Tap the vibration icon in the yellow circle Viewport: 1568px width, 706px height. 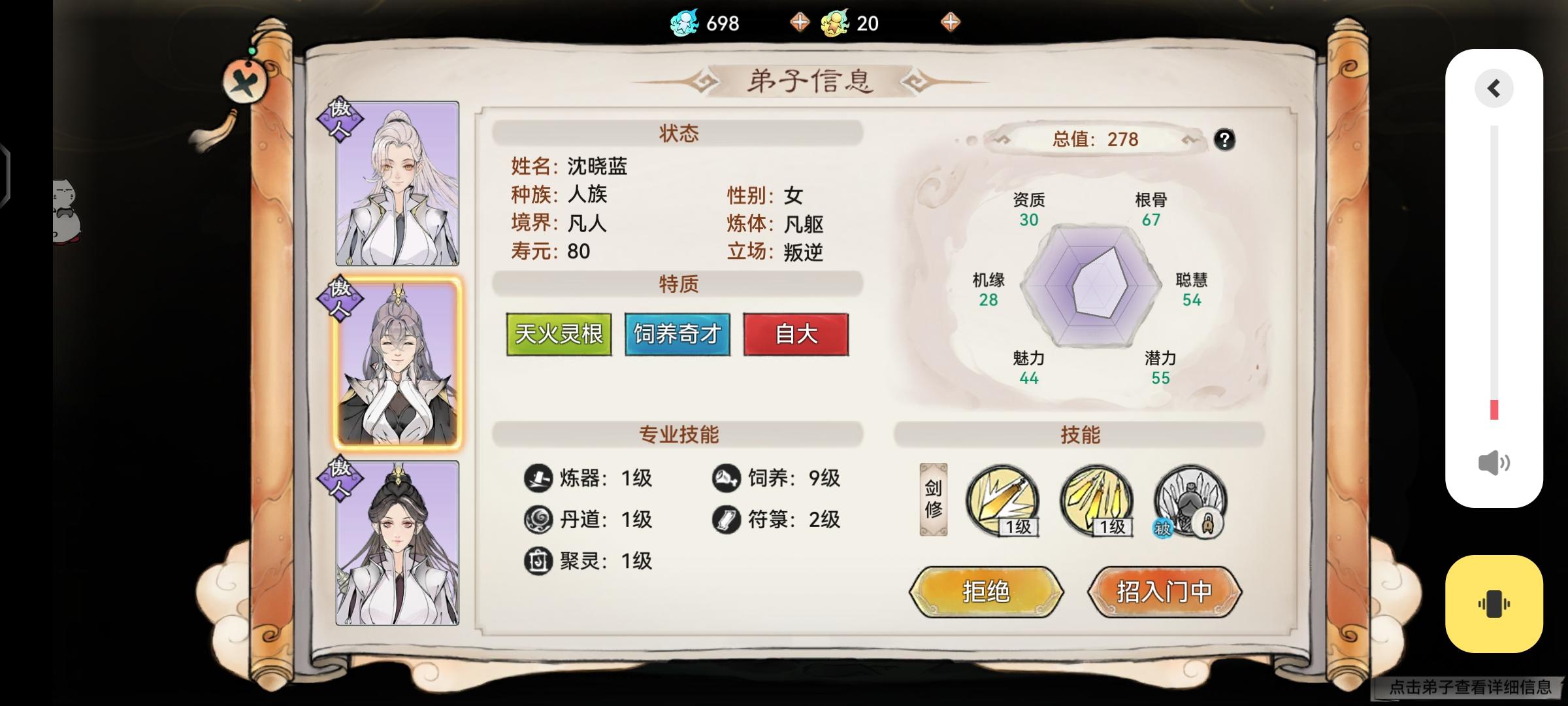1494,603
